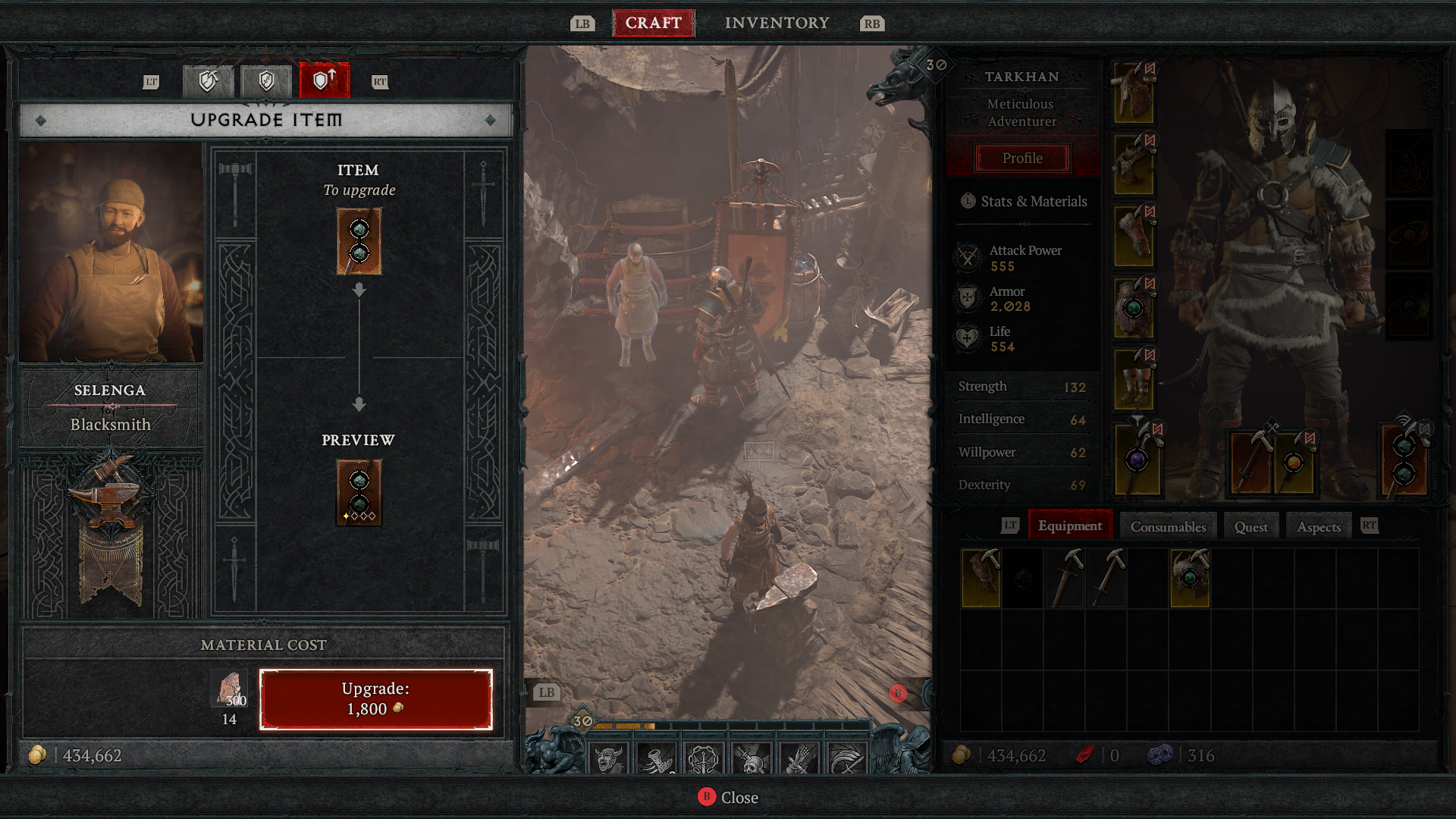Open the Consumables tab
The width and height of the screenshot is (1456, 819).
click(x=1167, y=525)
